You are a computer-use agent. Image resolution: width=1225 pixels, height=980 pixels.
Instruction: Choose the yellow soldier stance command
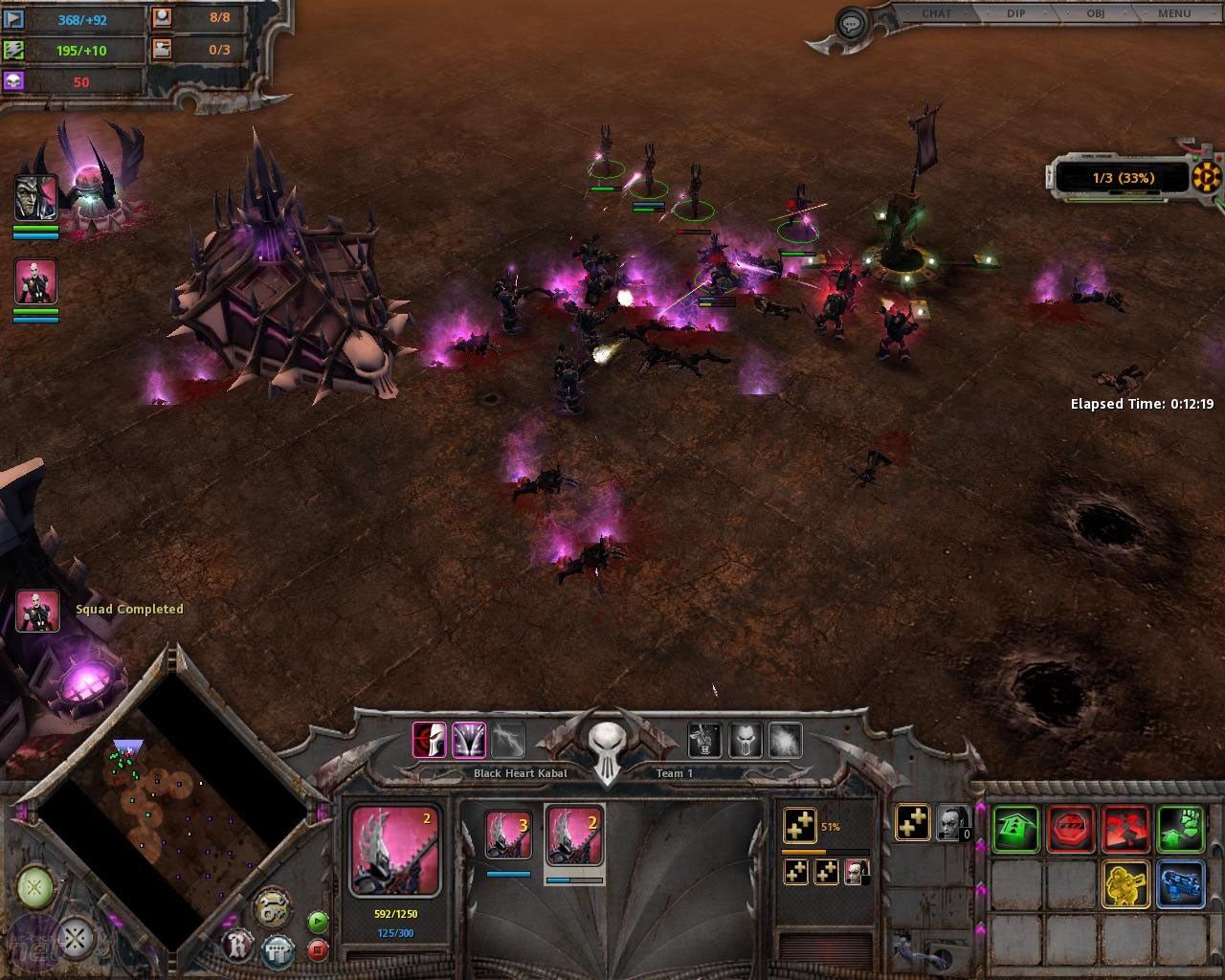tap(1125, 883)
